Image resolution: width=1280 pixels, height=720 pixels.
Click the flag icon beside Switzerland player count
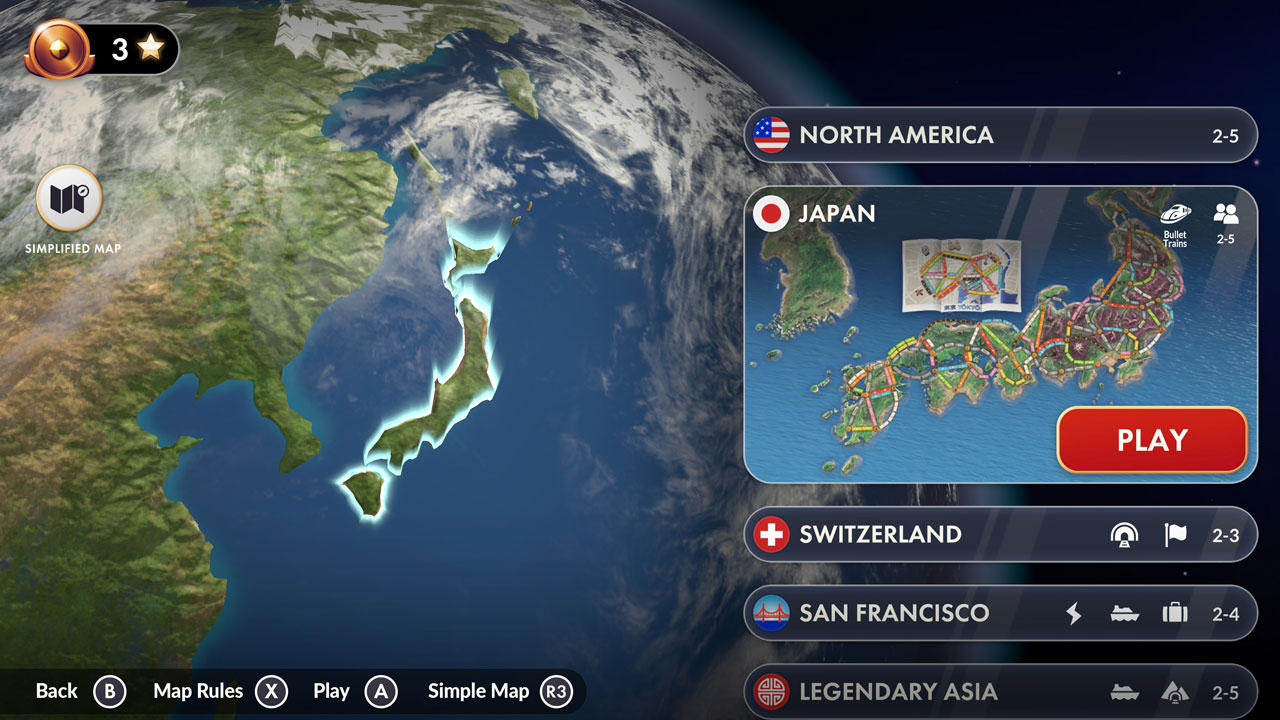click(1176, 534)
